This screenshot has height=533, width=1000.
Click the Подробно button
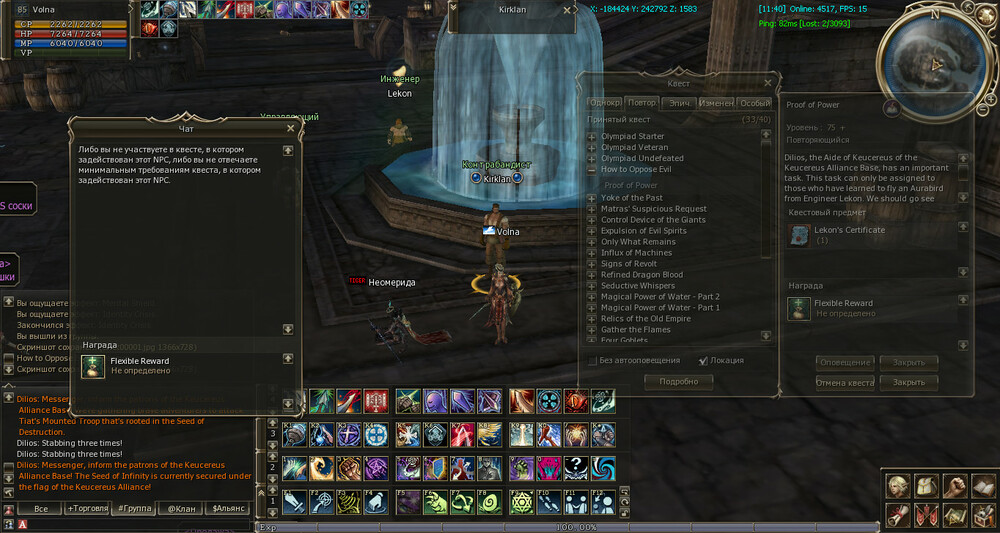coord(678,381)
